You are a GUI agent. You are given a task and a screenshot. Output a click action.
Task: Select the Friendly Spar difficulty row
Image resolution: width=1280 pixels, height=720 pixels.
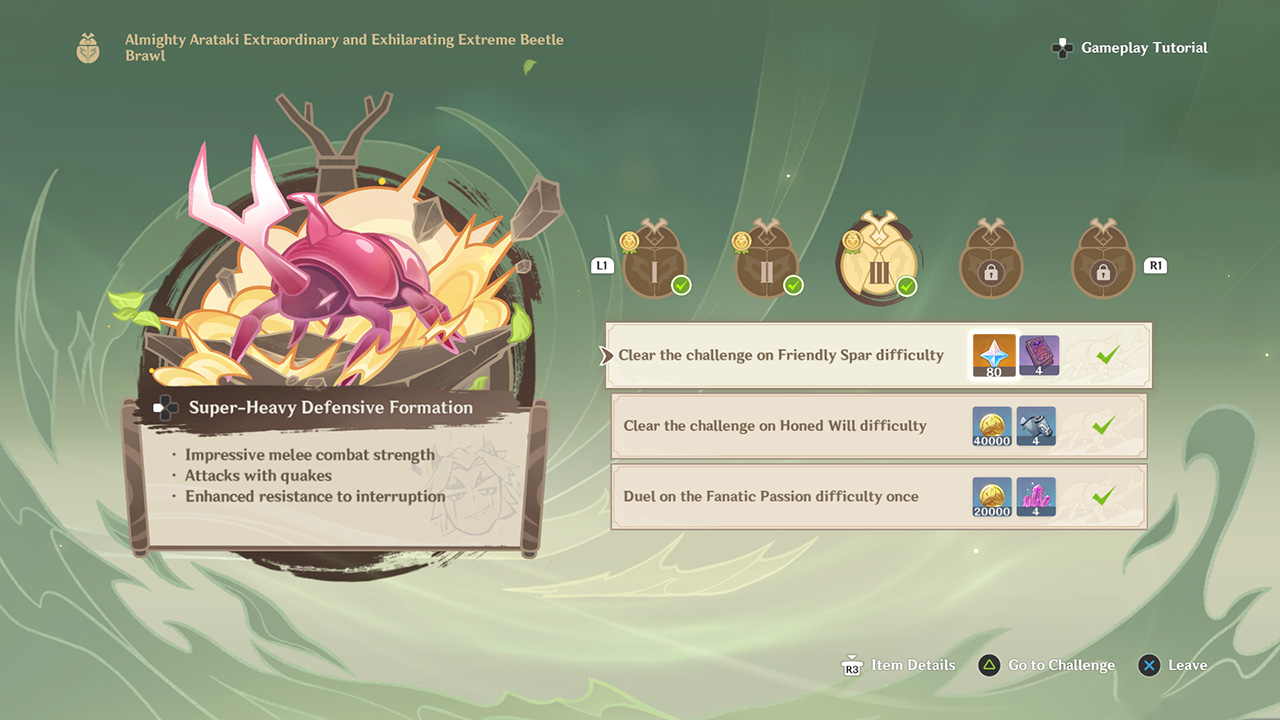pyautogui.click(x=780, y=355)
